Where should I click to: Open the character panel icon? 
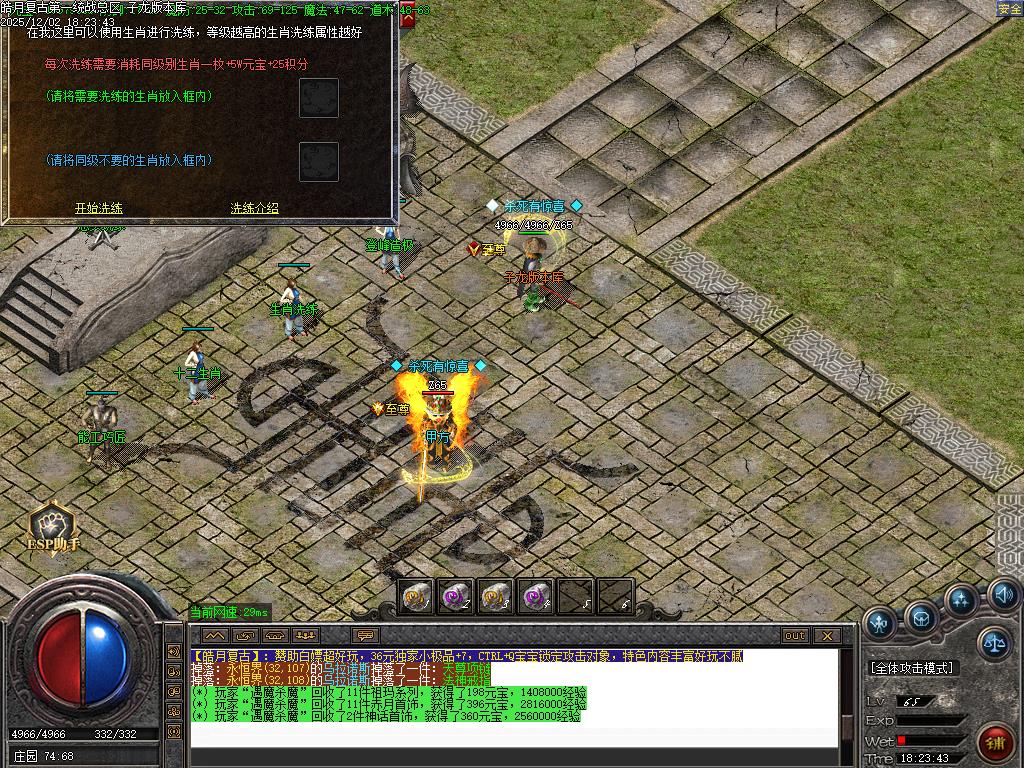879,623
